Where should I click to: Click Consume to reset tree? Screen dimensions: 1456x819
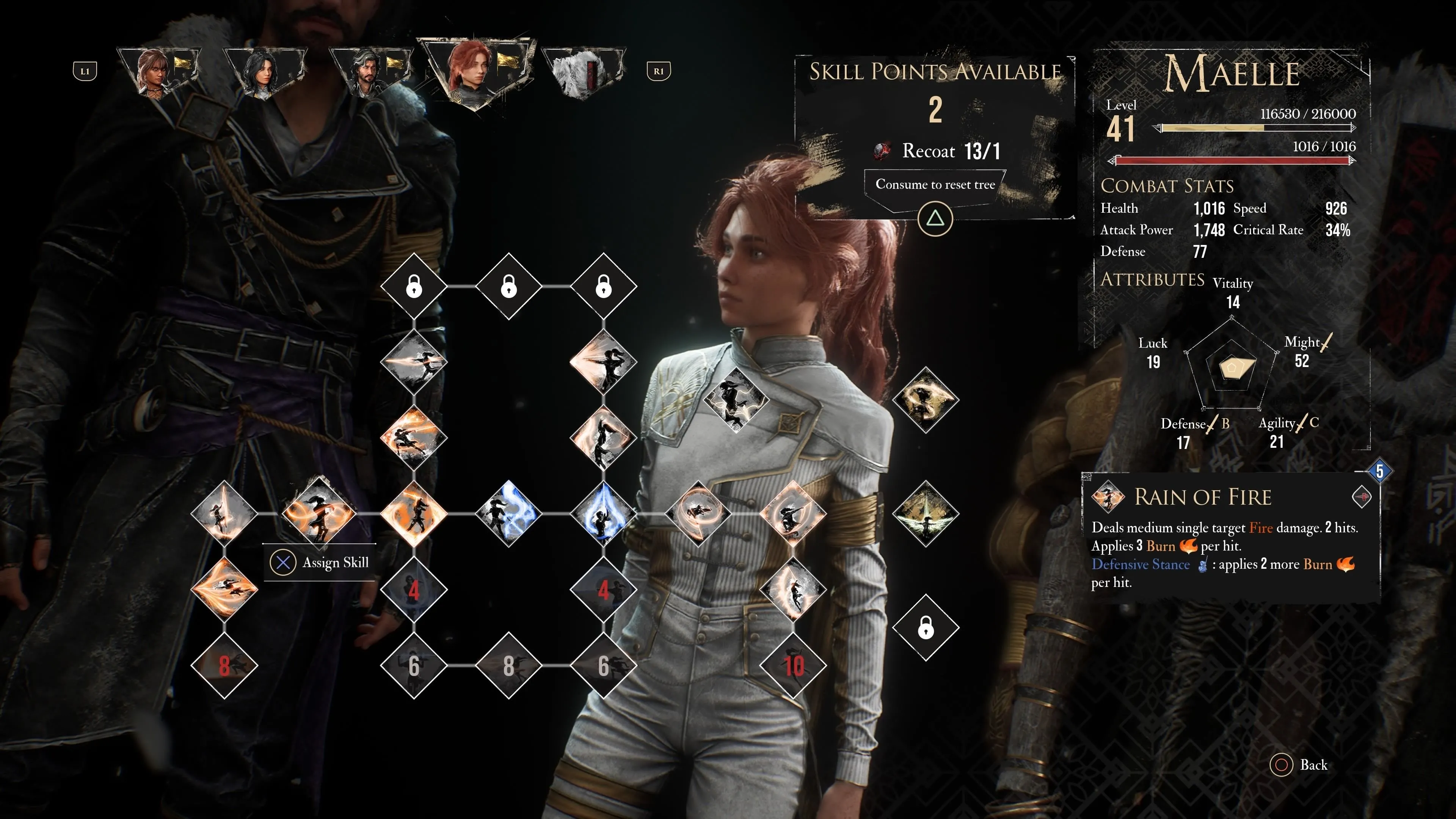coord(935,184)
